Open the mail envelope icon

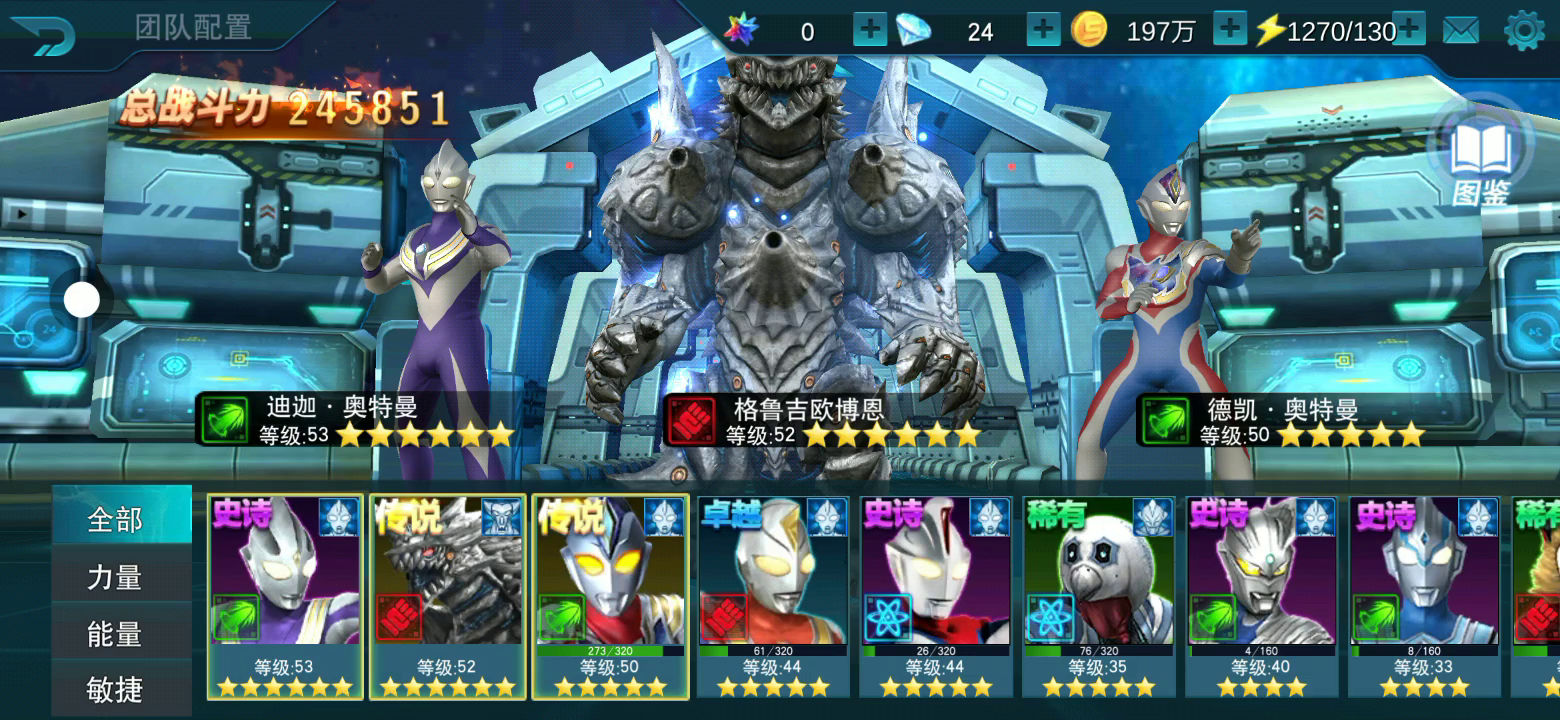point(1461,32)
